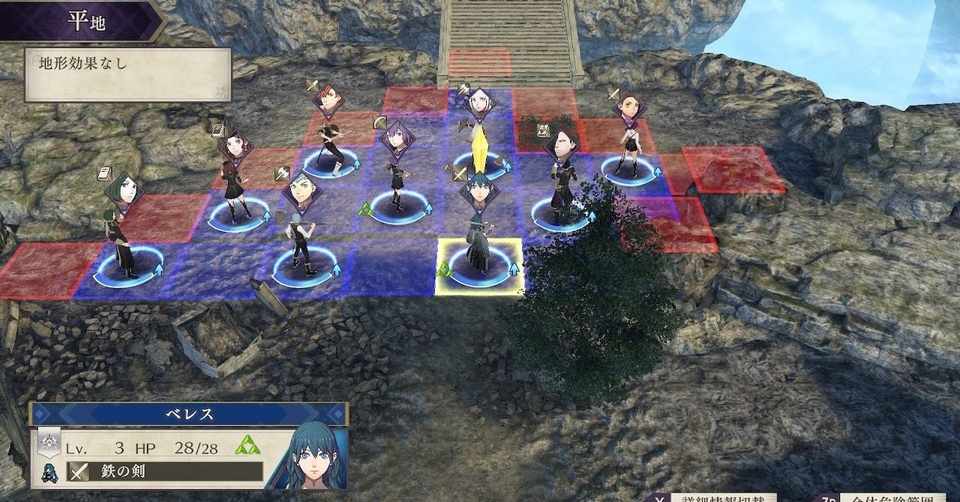The height and width of the screenshot is (502, 960).
Task: Choose the green-haired unit with tome icon
Action: [x=122, y=230]
